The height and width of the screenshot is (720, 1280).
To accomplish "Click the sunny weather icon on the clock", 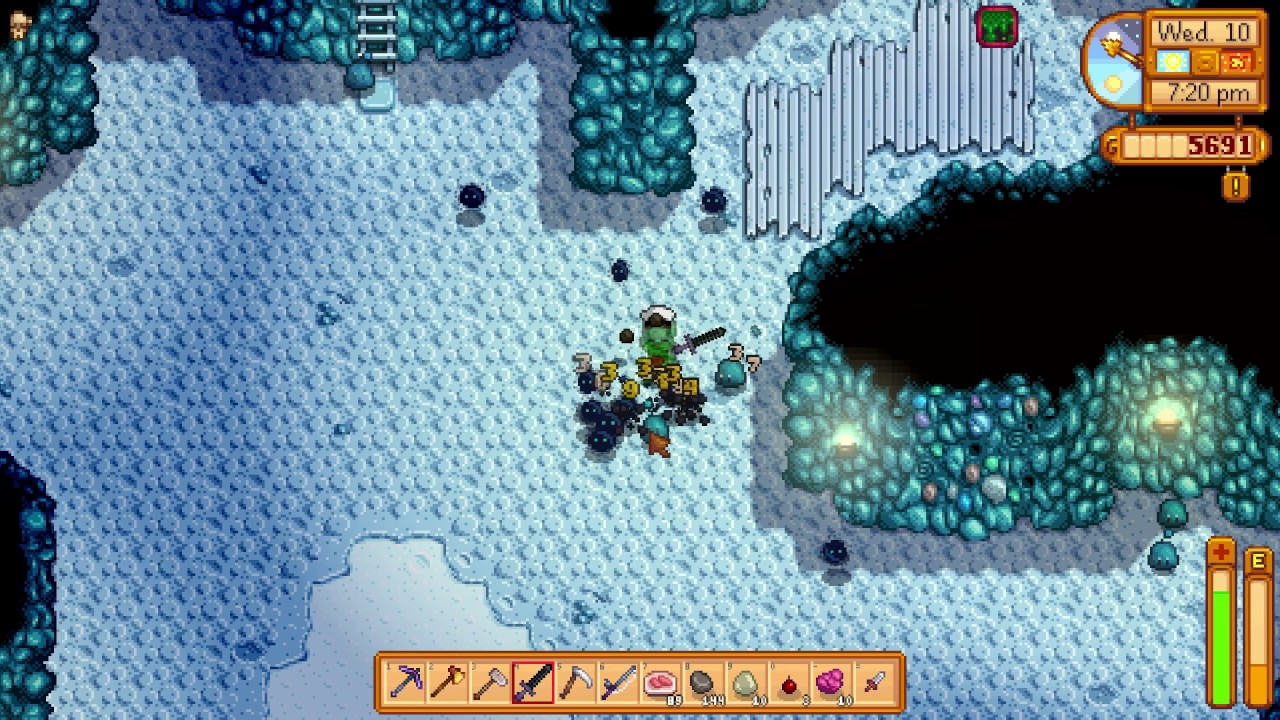I will [x=1172, y=61].
